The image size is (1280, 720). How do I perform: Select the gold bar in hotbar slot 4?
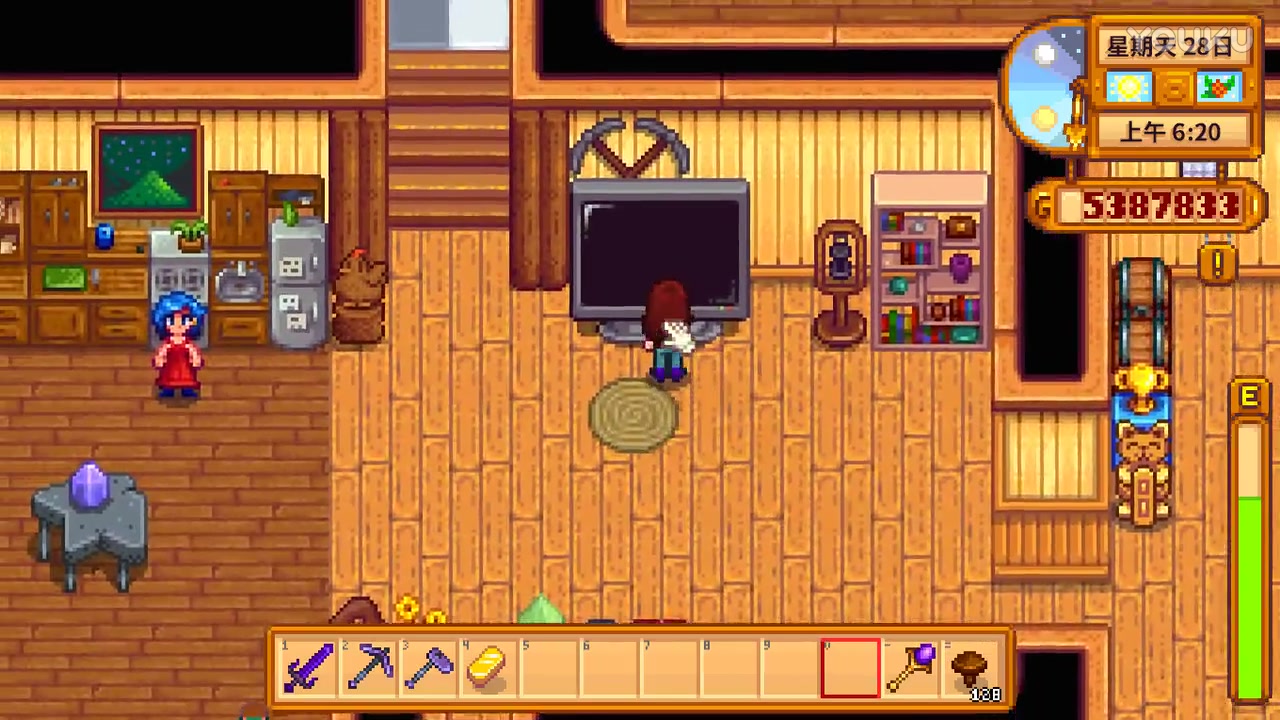click(x=488, y=666)
